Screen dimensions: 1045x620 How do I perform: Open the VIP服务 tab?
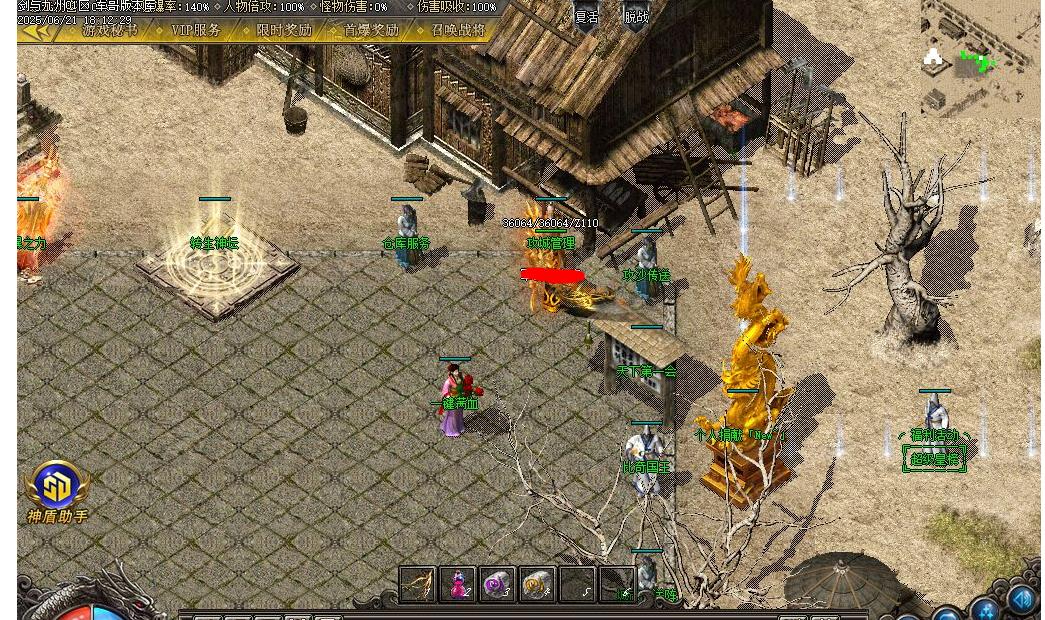pyautogui.click(x=196, y=31)
